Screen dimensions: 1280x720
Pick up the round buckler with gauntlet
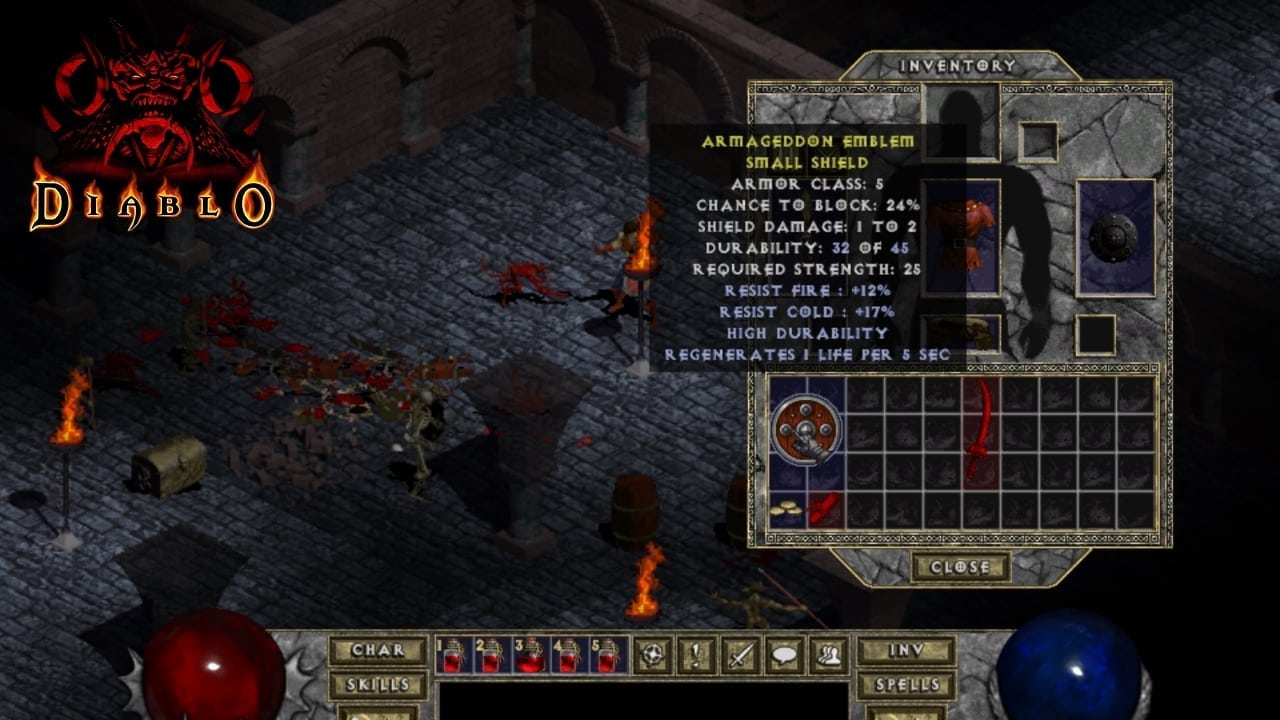pos(806,433)
